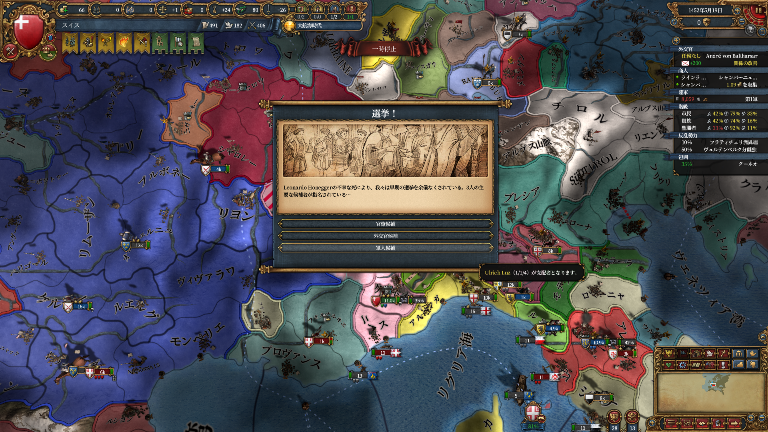Choose the third candidate option in the election event
This screenshot has height=432, width=768.
tap(385, 248)
